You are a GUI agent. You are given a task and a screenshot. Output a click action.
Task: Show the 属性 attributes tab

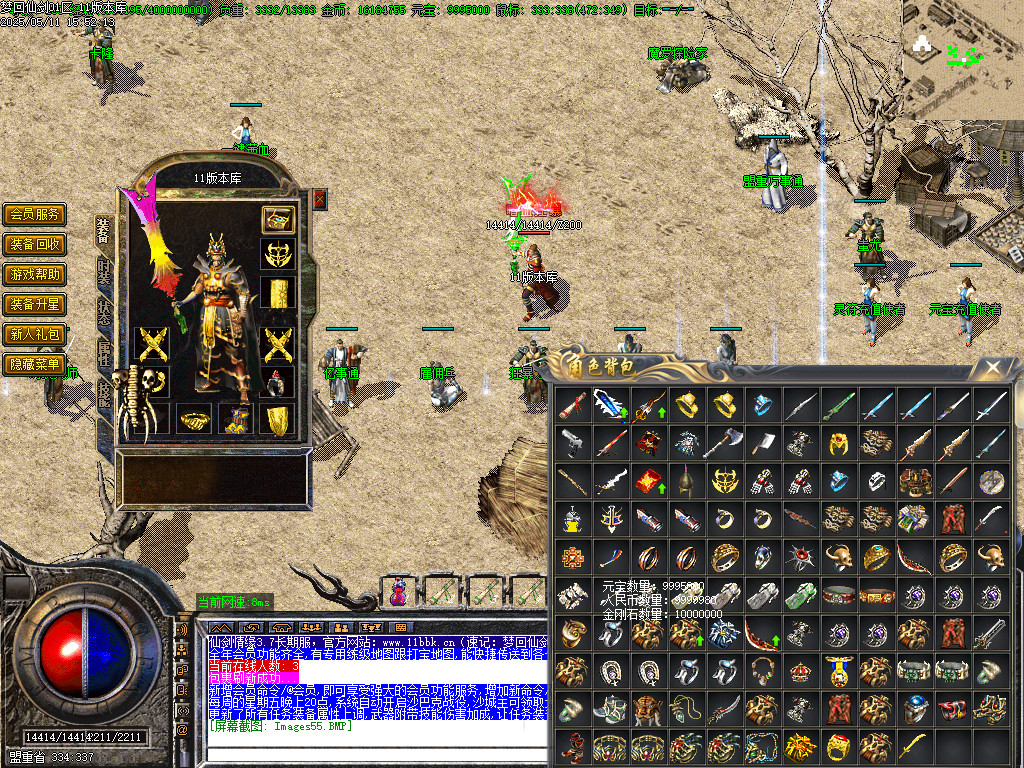[104, 351]
